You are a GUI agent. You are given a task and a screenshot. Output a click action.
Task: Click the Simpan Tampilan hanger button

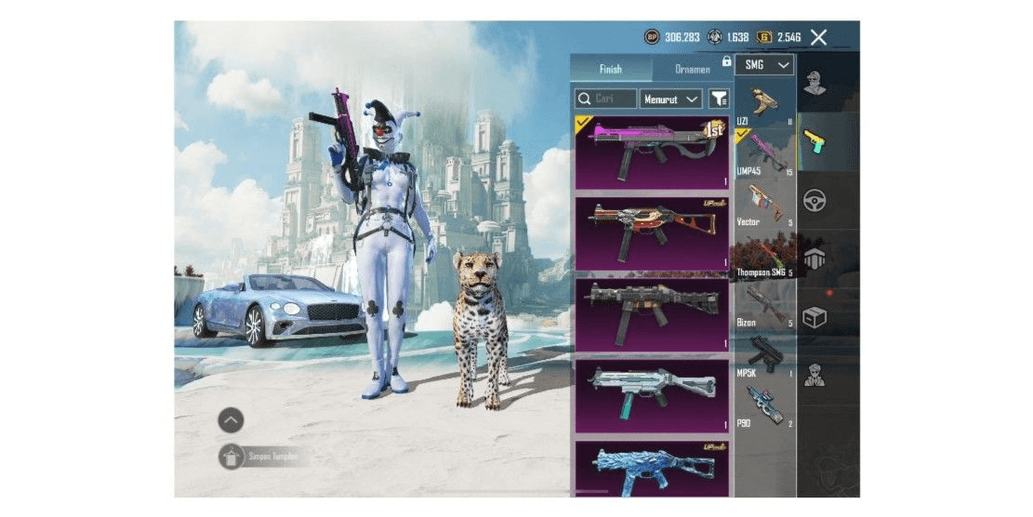[x=231, y=456]
